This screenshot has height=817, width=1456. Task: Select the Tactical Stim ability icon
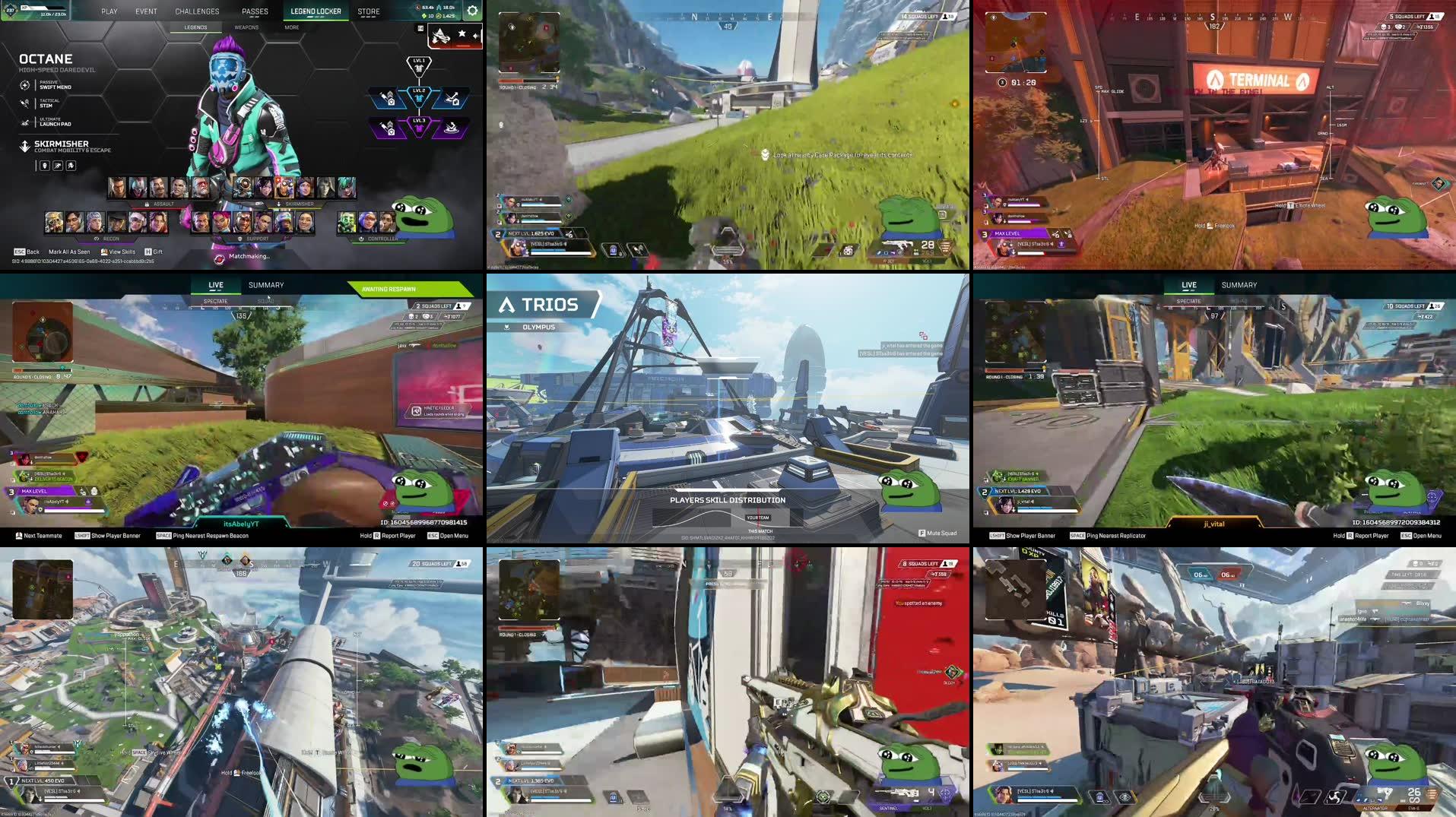click(x=23, y=103)
